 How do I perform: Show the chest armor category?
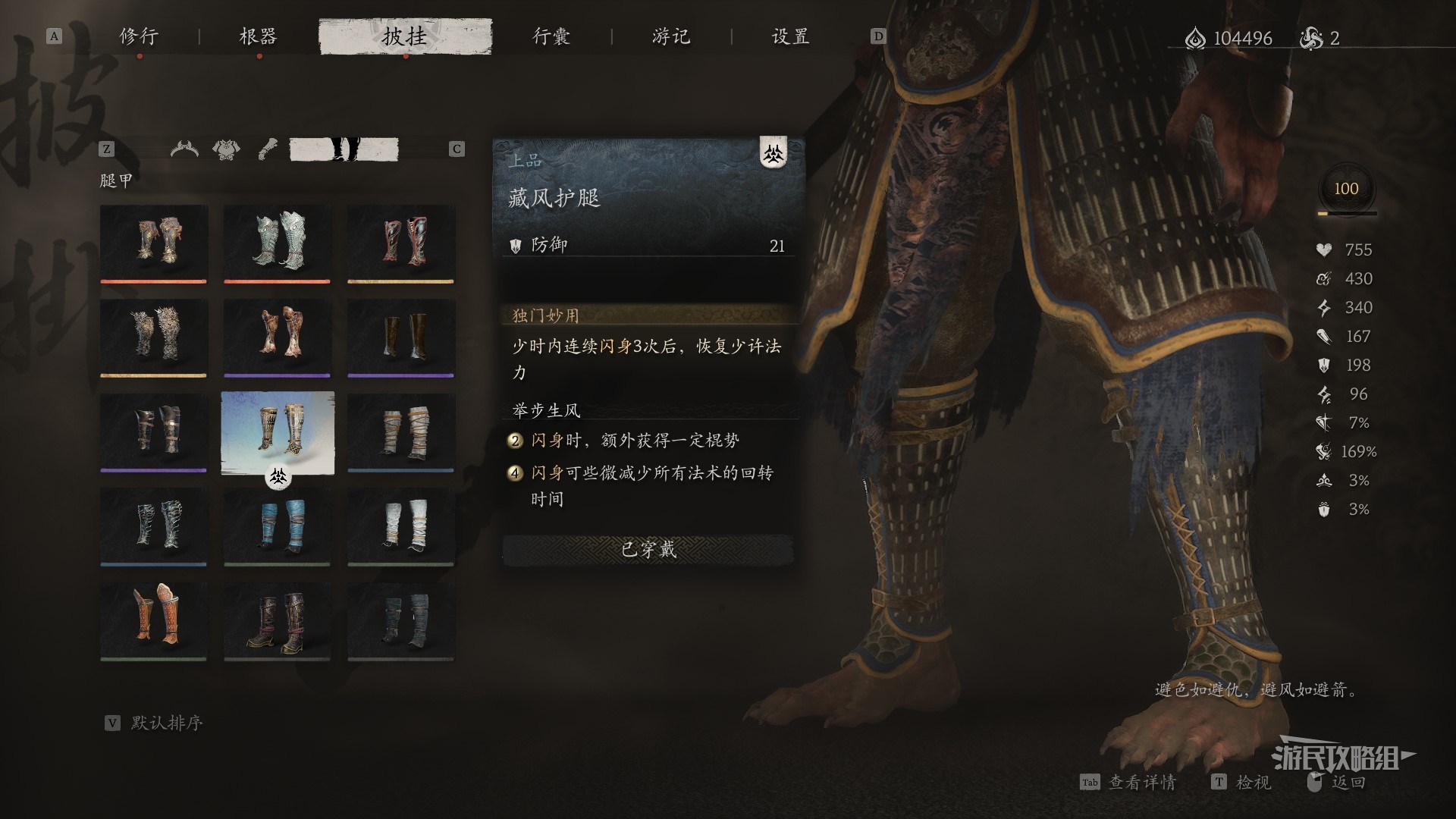pyautogui.click(x=226, y=149)
